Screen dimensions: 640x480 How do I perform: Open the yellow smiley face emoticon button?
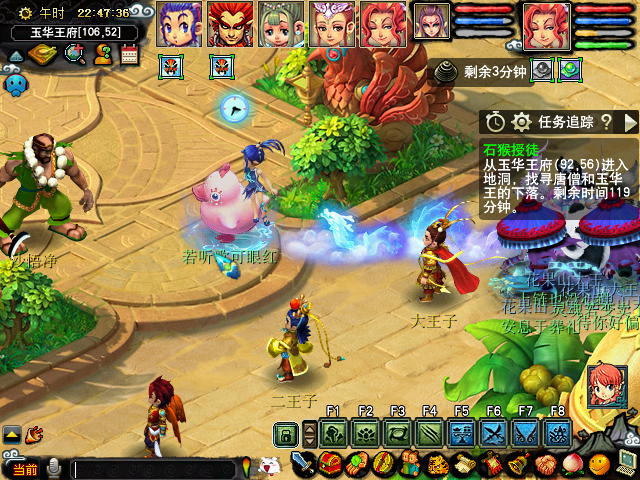(x=599, y=464)
